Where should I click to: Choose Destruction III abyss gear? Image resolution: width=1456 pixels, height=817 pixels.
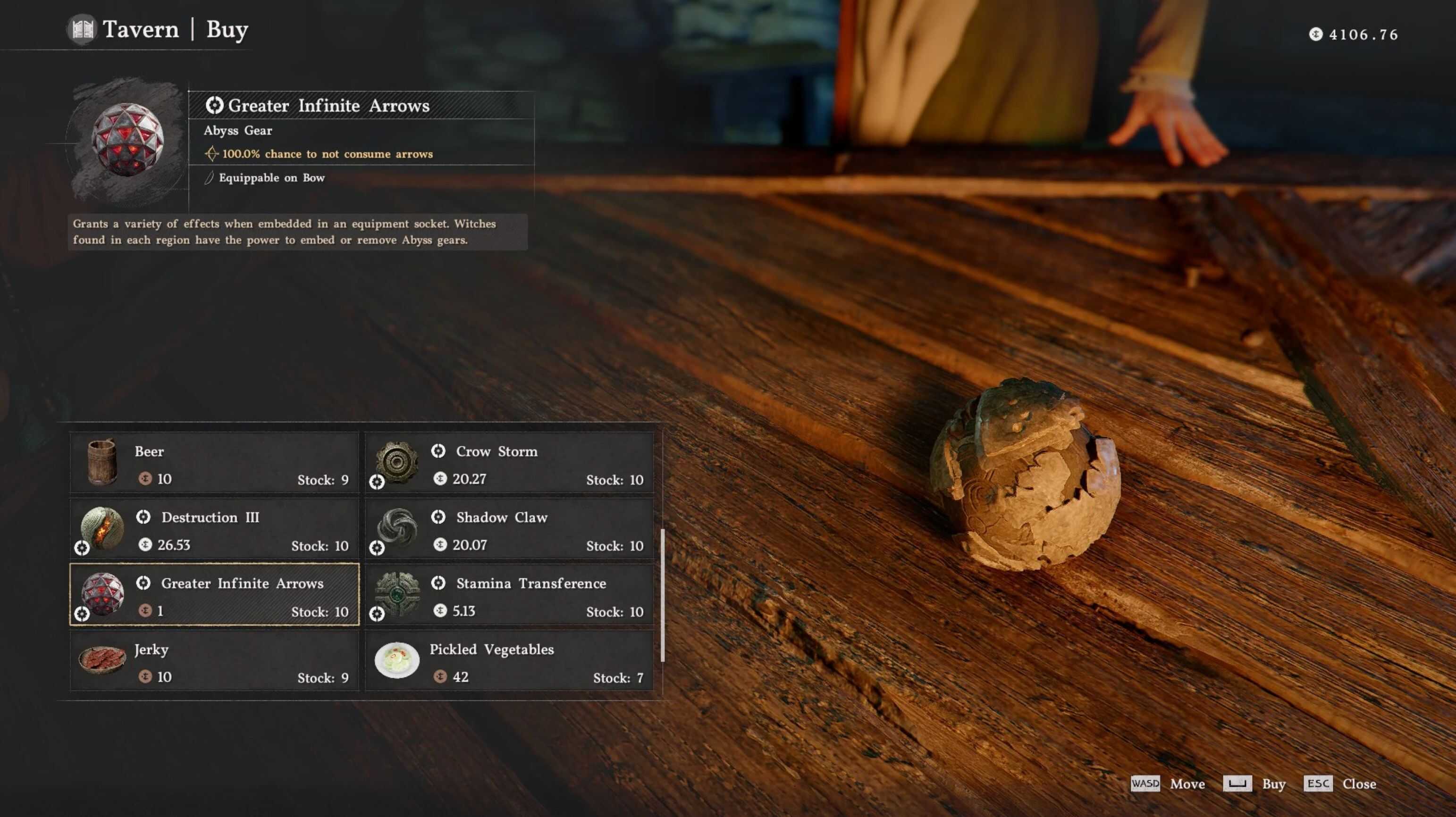click(x=214, y=529)
